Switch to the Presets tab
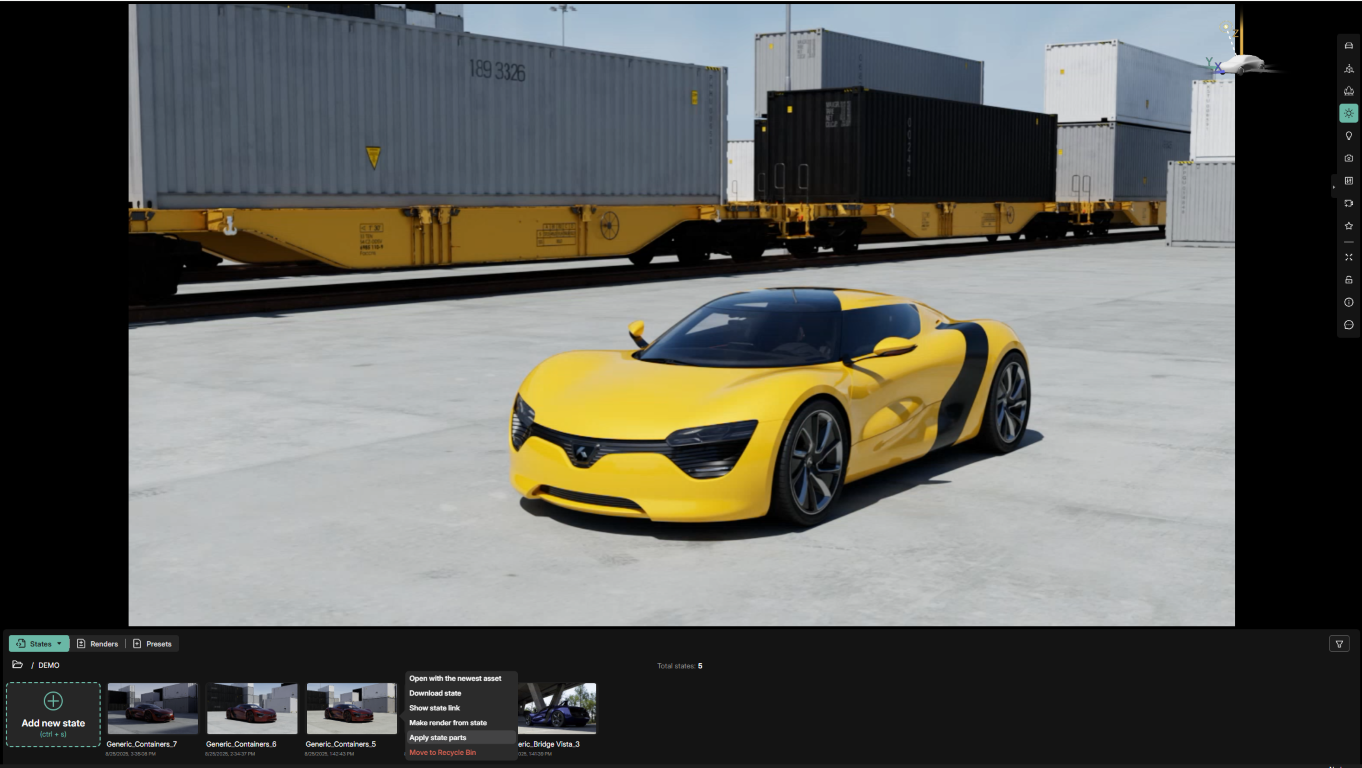This screenshot has width=1362, height=768. [x=153, y=644]
